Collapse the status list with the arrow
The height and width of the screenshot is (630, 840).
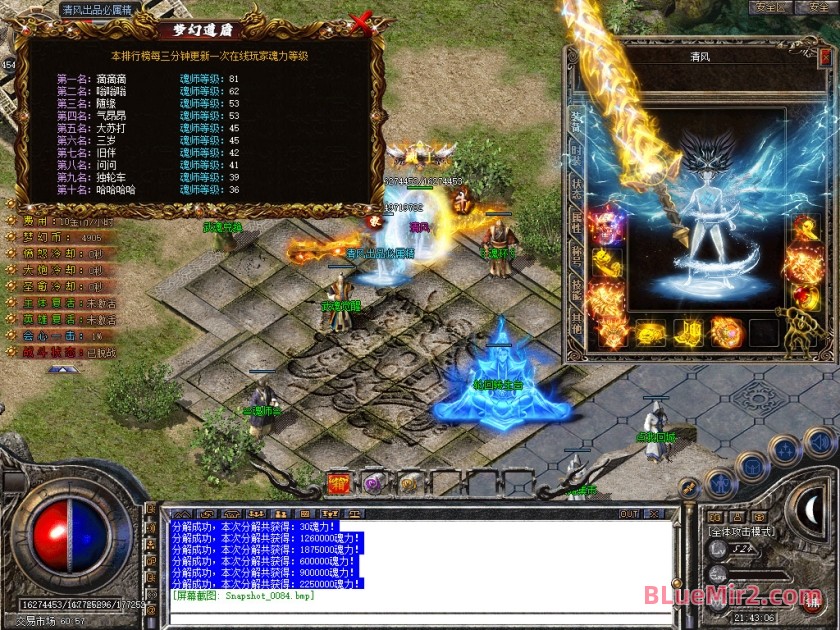click(62, 369)
